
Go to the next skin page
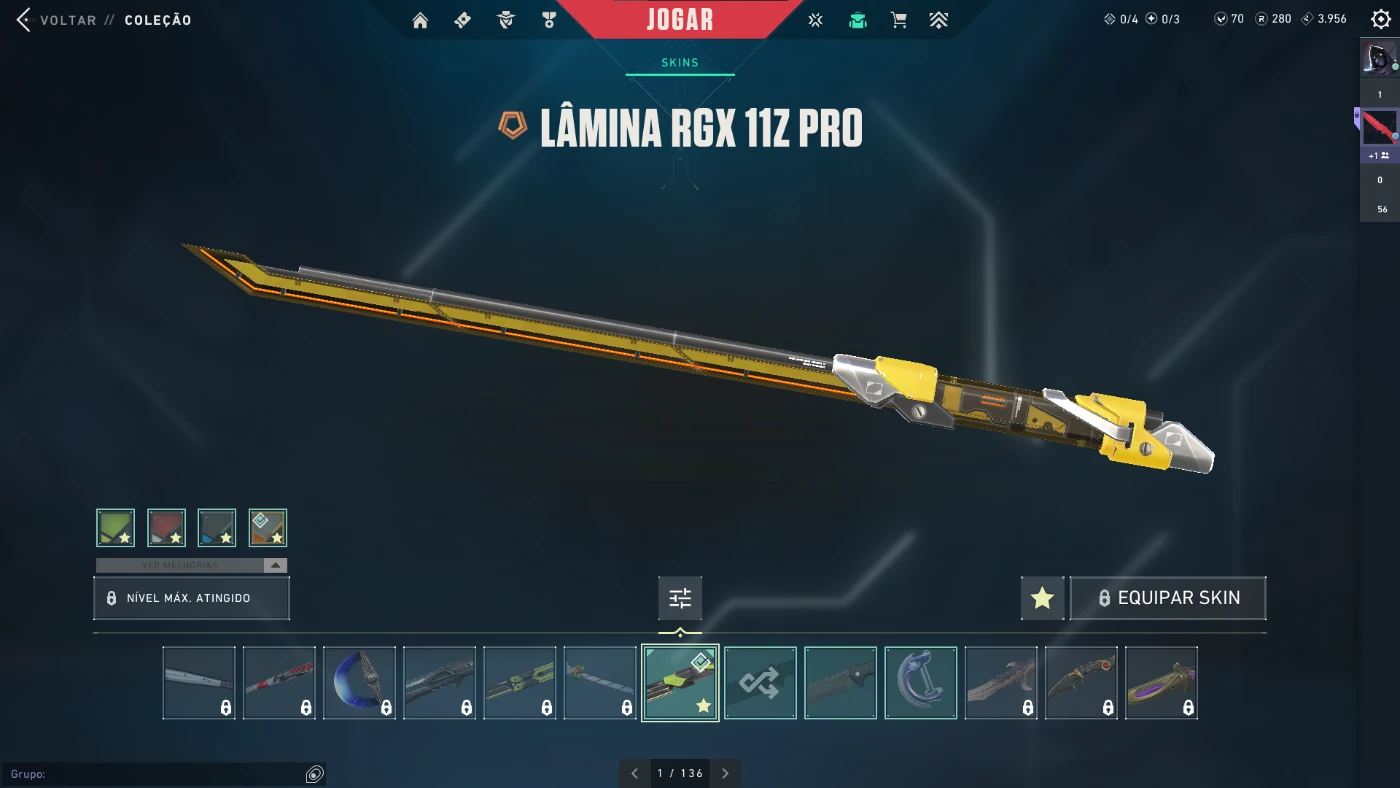point(726,773)
